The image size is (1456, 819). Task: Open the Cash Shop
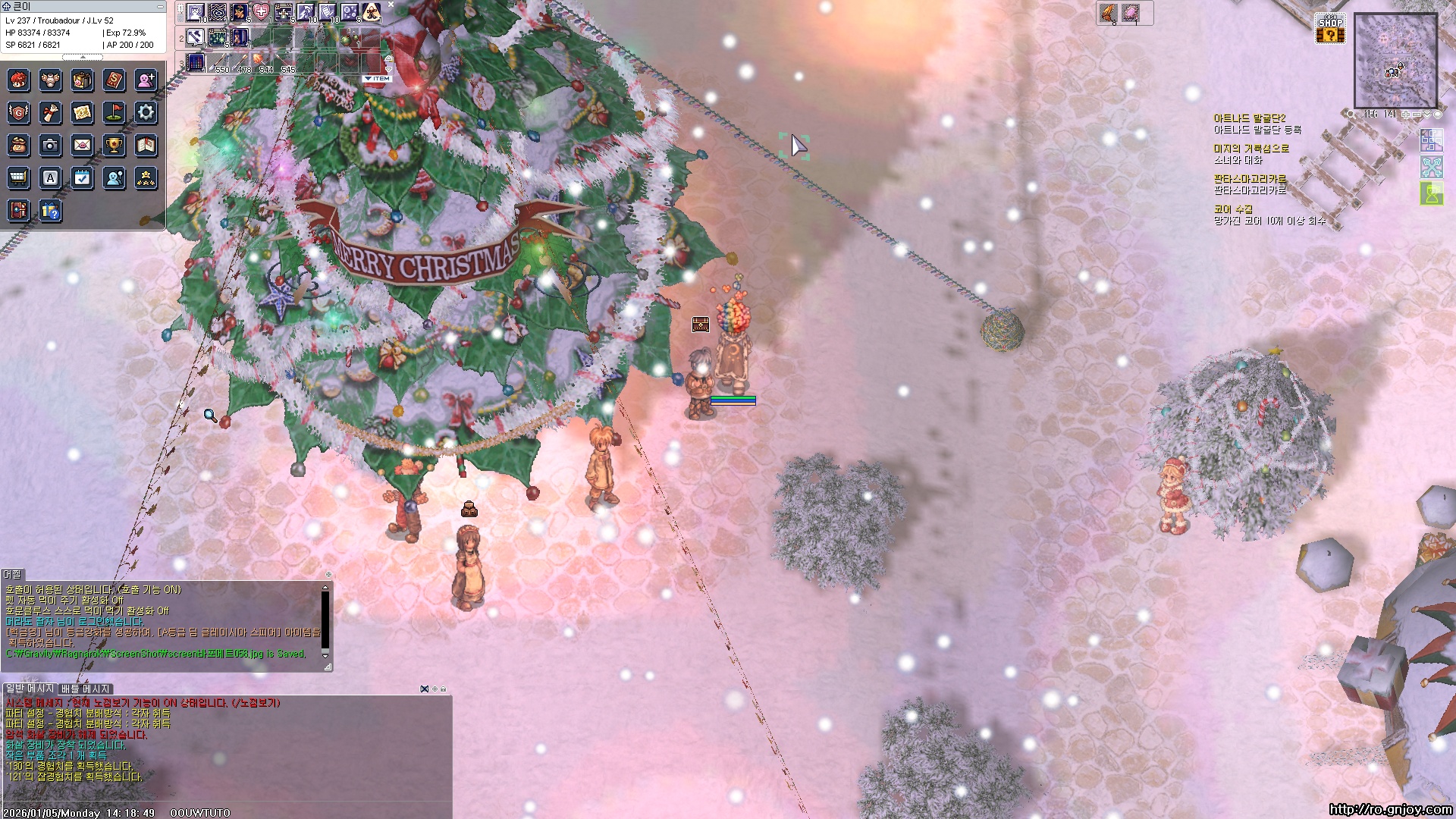tap(1330, 29)
